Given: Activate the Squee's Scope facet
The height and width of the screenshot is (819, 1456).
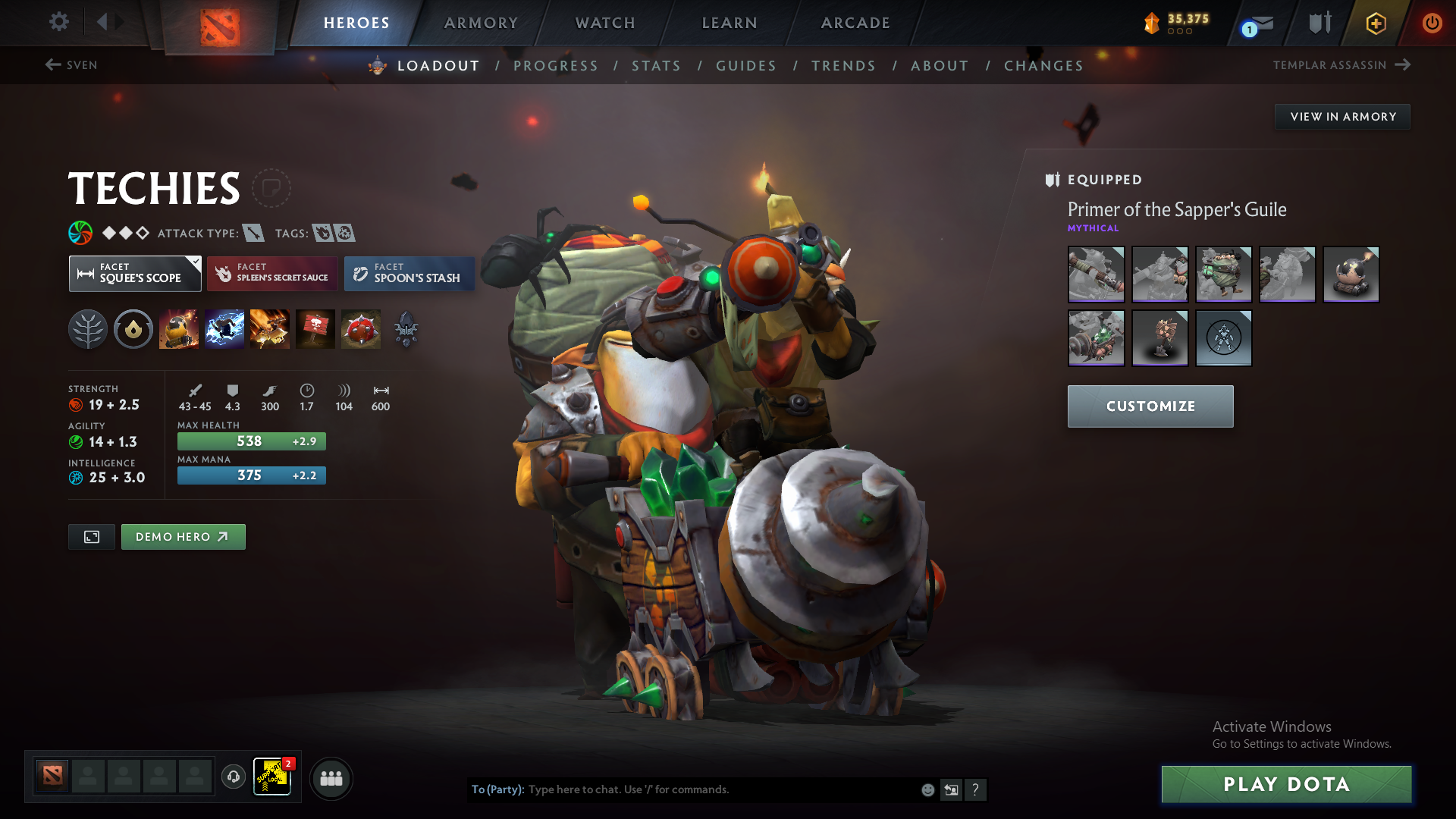Looking at the screenshot, I should click(x=135, y=274).
